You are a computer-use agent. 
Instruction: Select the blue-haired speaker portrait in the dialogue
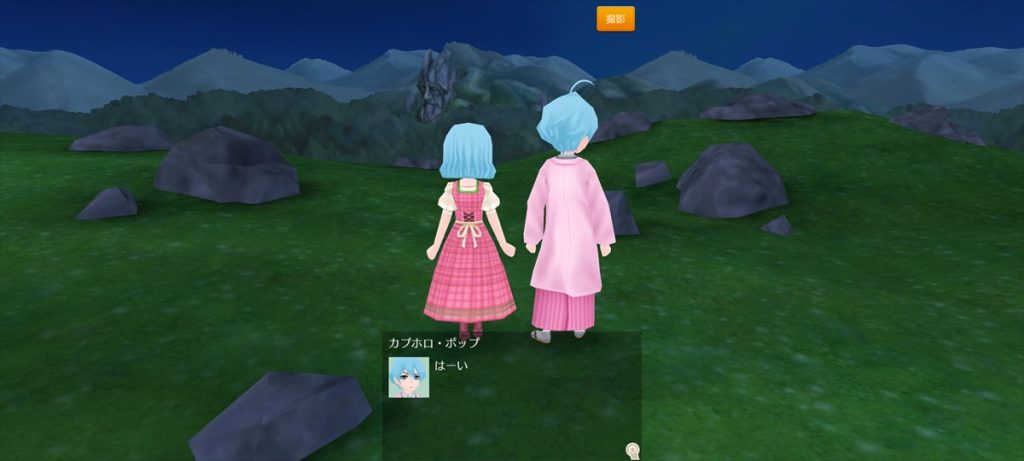[x=408, y=377]
